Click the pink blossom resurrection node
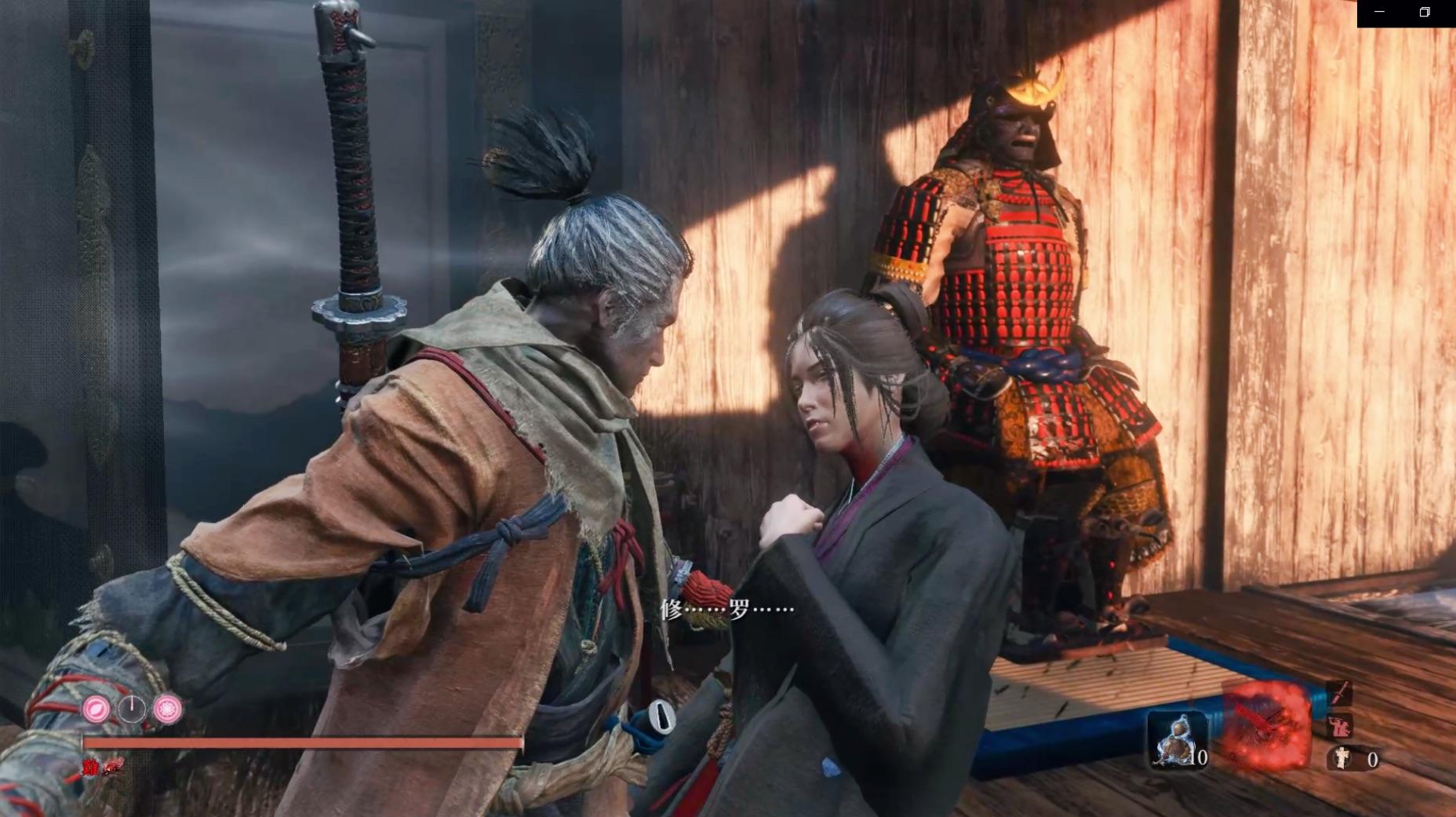The width and height of the screenshot is (1456, 817). coord(167,709)
